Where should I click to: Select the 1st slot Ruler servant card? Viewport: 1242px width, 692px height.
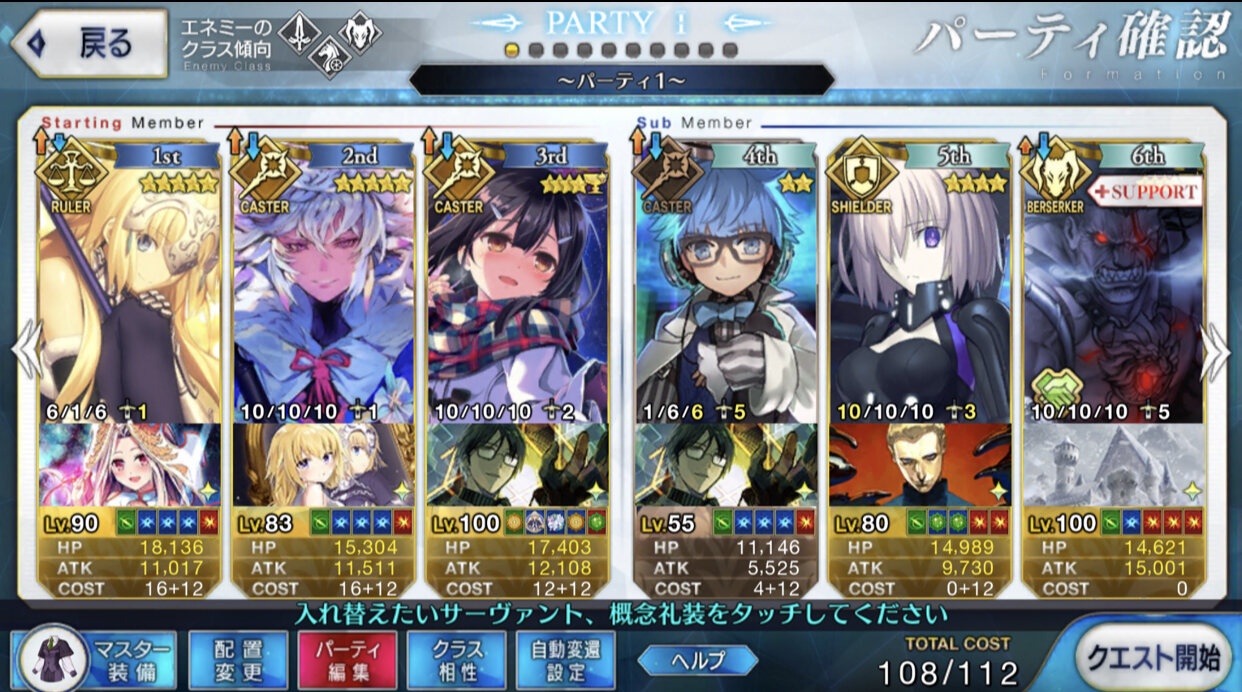(129, 290)
